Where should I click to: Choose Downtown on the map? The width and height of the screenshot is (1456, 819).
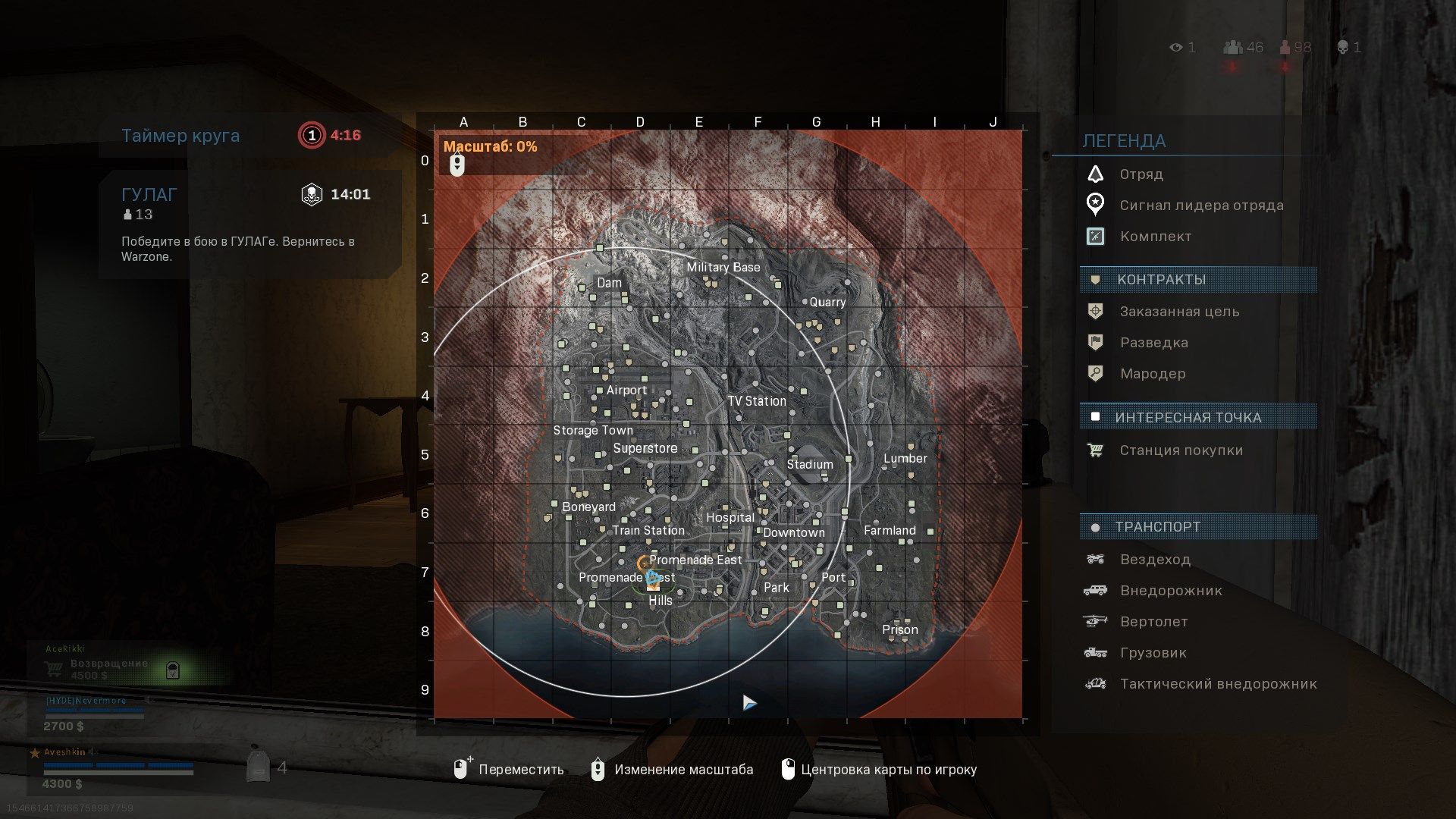point(793,532)
